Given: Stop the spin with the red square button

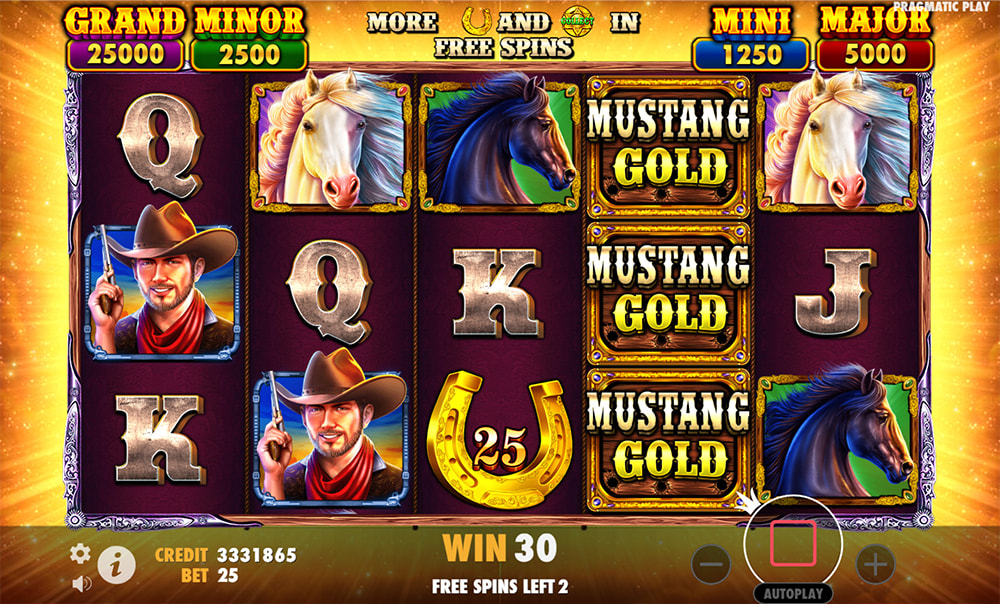Looking at the screenshot, I should 793,544.
